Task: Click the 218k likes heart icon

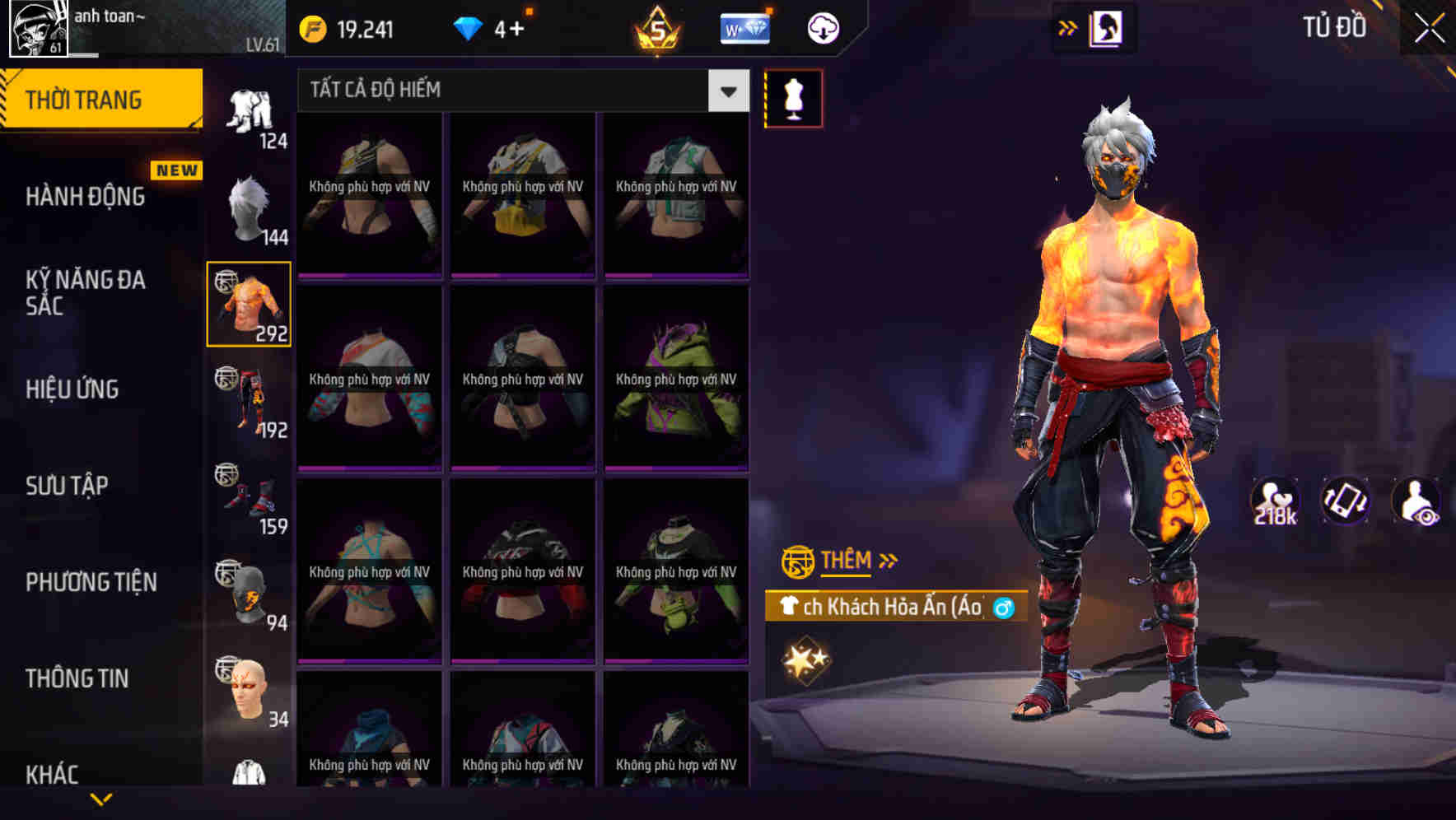Action: [1274, 501]
